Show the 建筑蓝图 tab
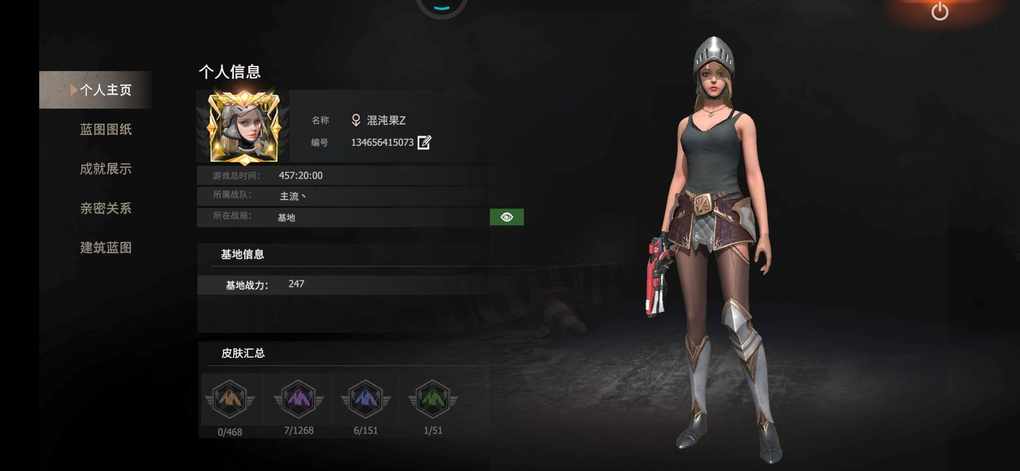Screen dimensions: 1020x471 (106, 247)
